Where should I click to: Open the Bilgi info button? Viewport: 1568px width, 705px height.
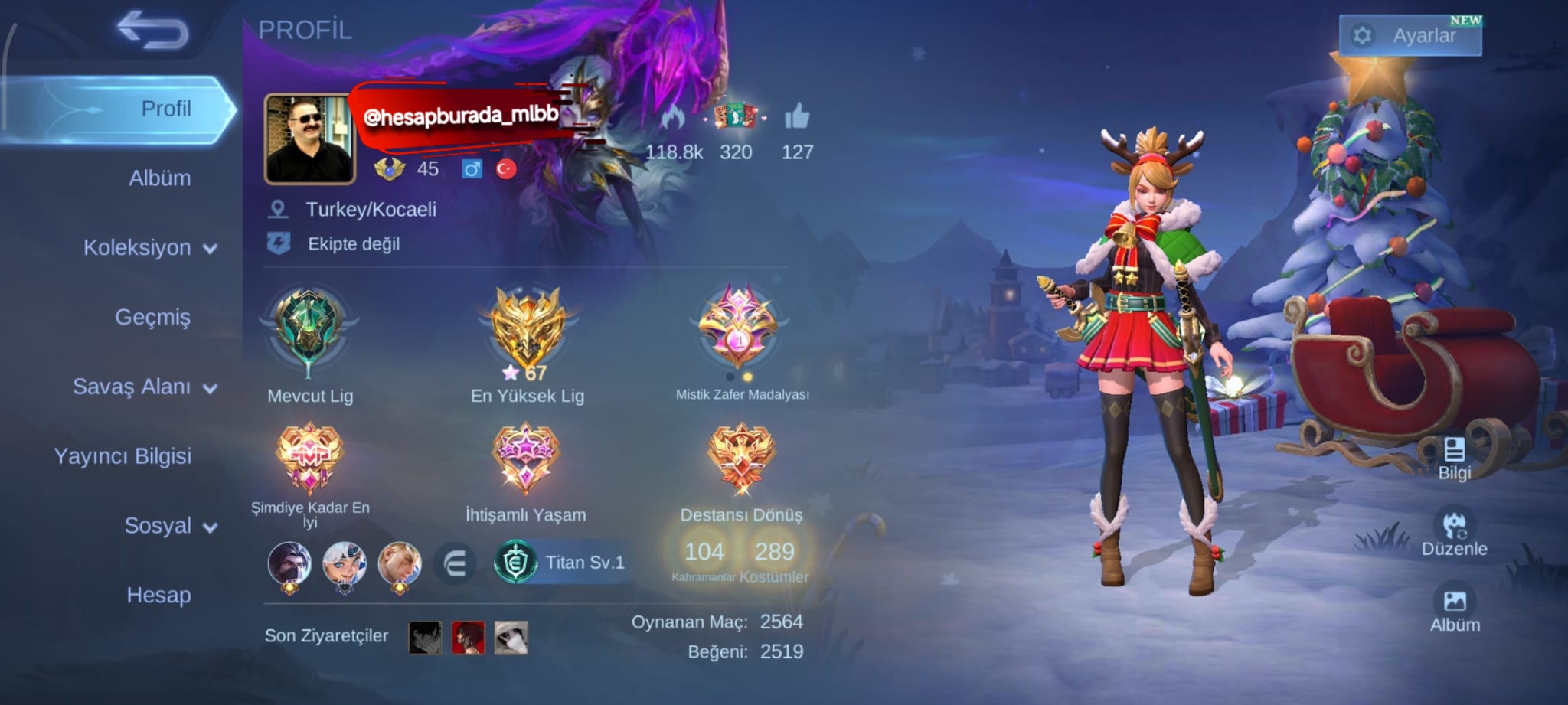coord(1454,458)
